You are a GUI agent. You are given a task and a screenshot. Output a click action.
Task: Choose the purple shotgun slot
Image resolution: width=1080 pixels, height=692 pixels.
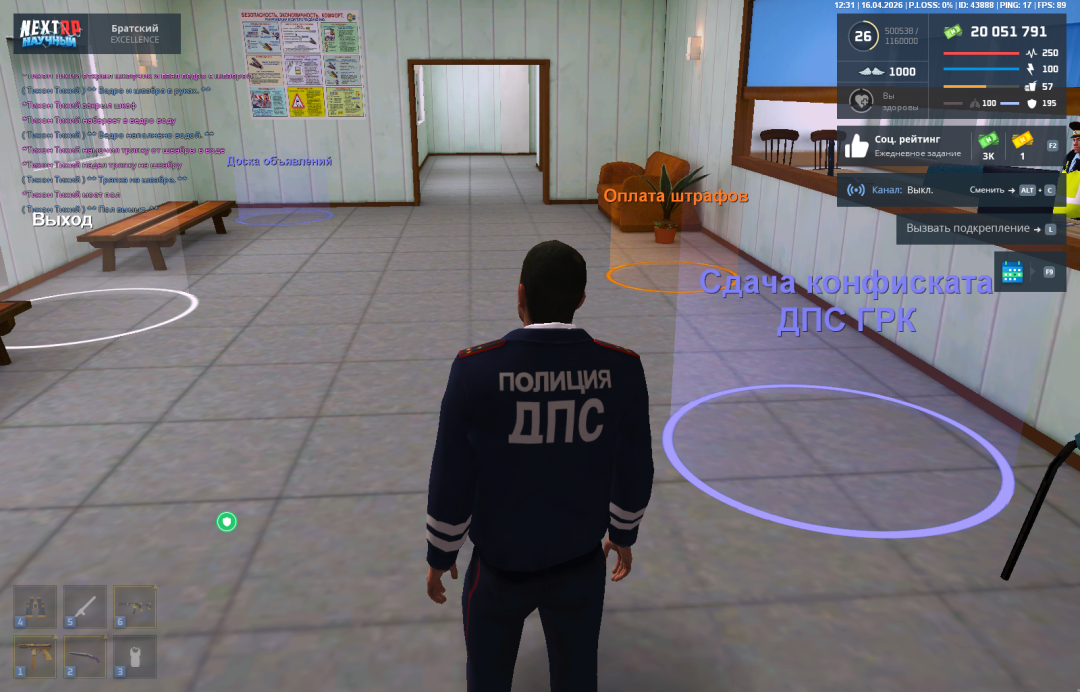pos(85,656)
